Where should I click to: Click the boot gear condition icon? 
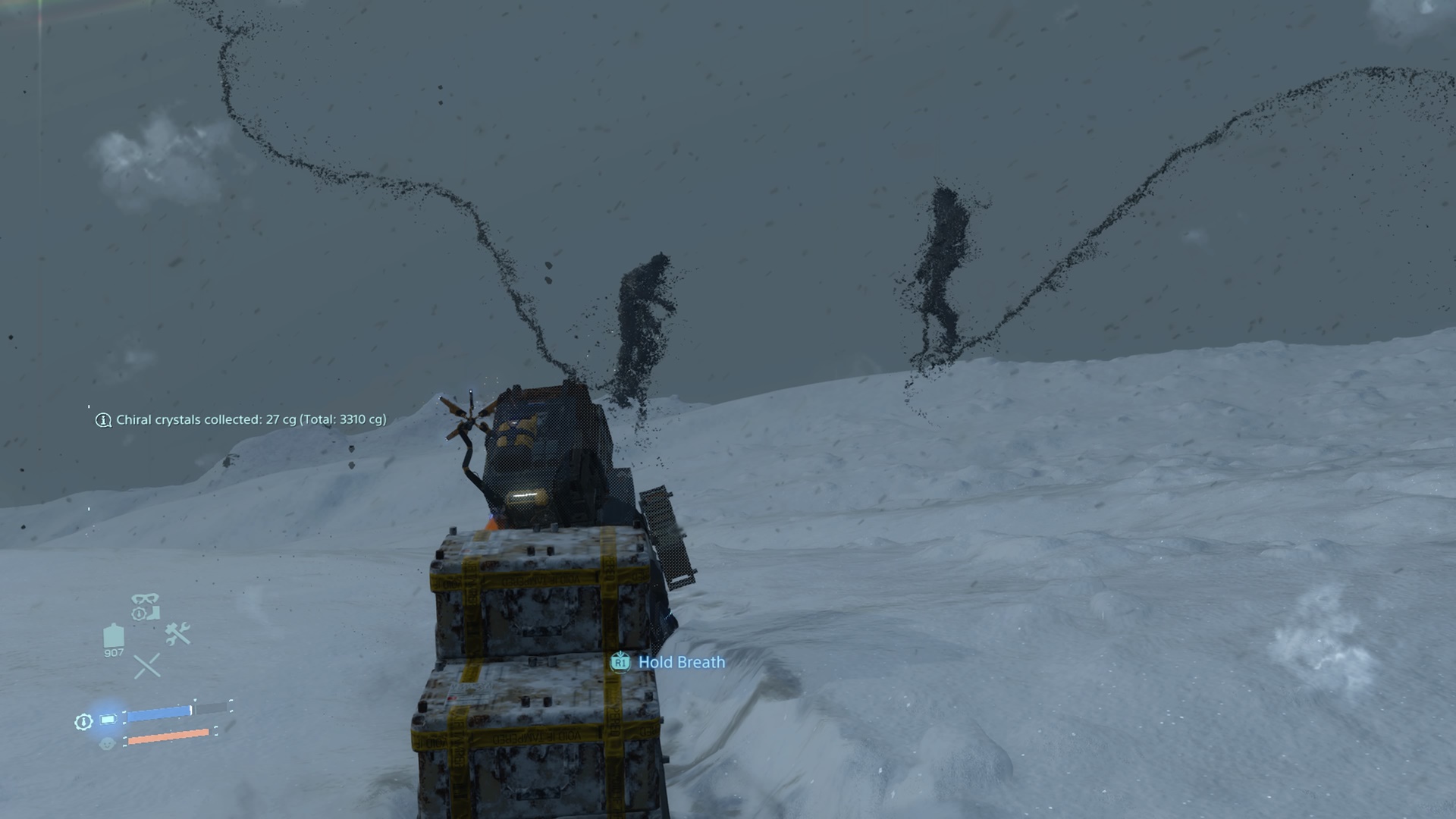tap(152, 612)
